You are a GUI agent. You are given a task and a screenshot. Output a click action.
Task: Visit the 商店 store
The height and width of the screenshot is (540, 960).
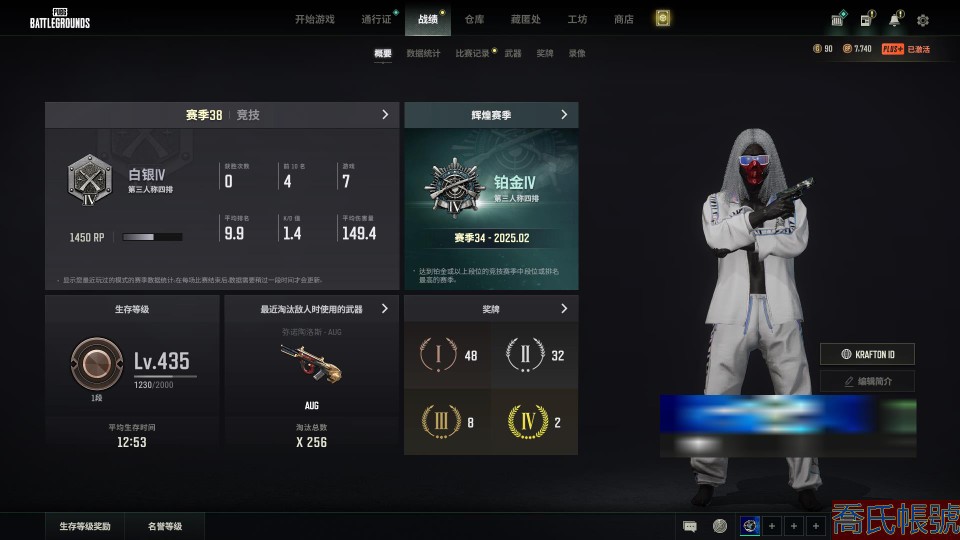tap(623, 19)
